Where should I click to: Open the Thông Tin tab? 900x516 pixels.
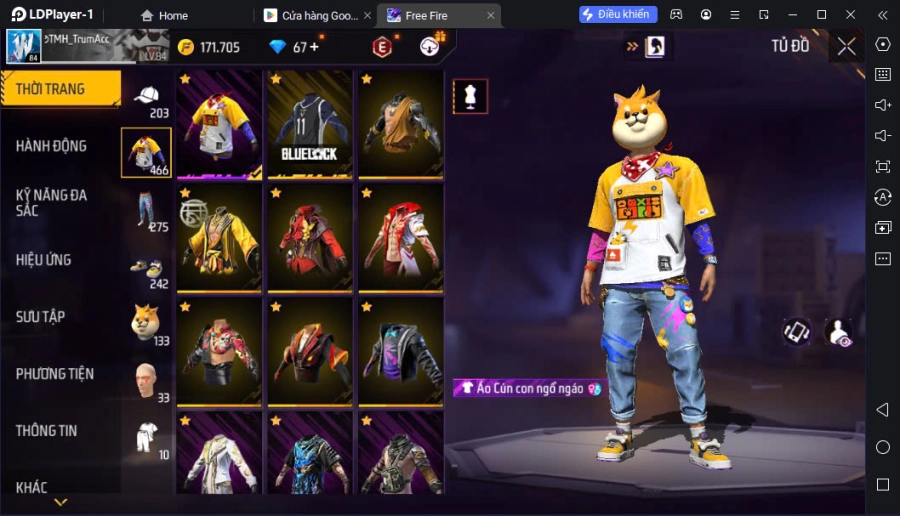click(47, 431)
